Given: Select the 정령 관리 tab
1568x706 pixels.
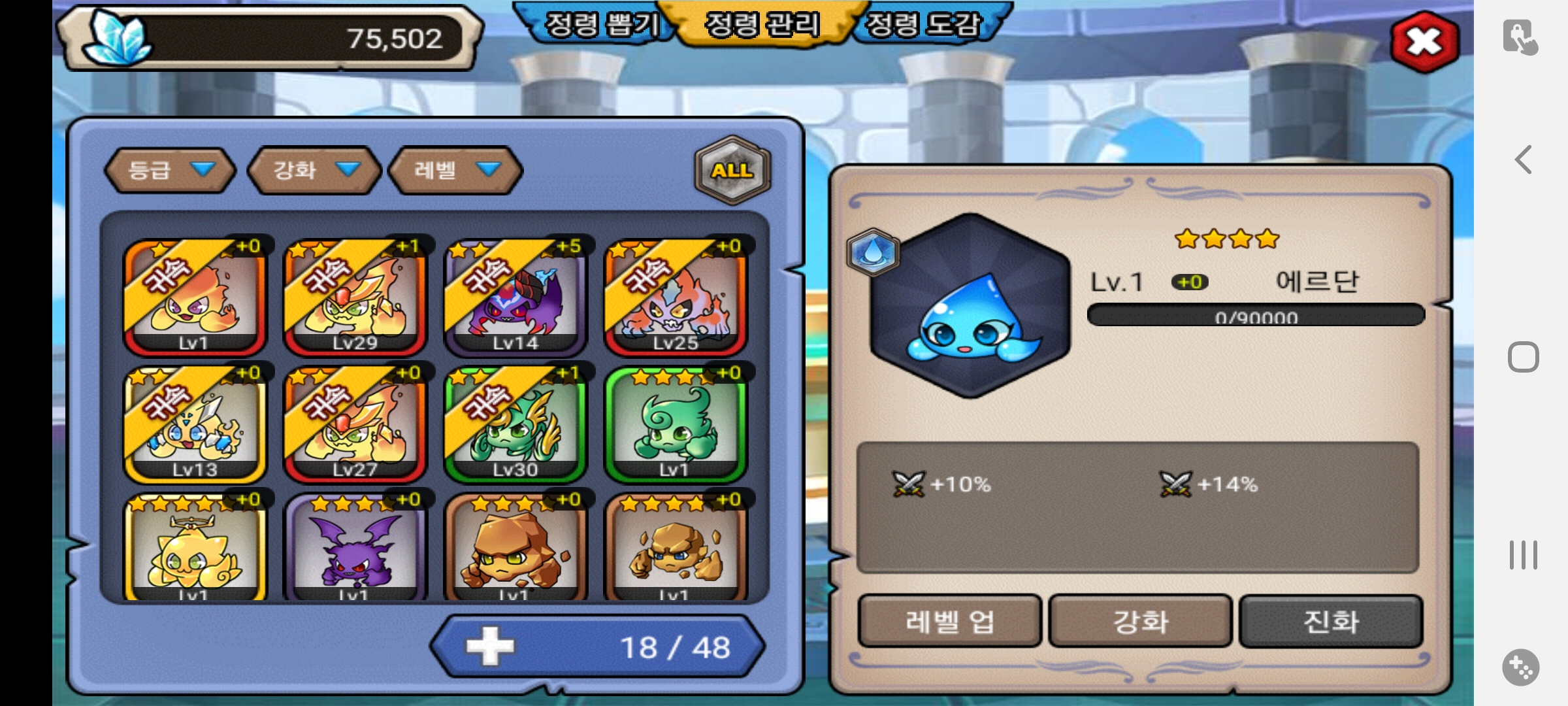Looking at the screenshot, I should point(762,25).
